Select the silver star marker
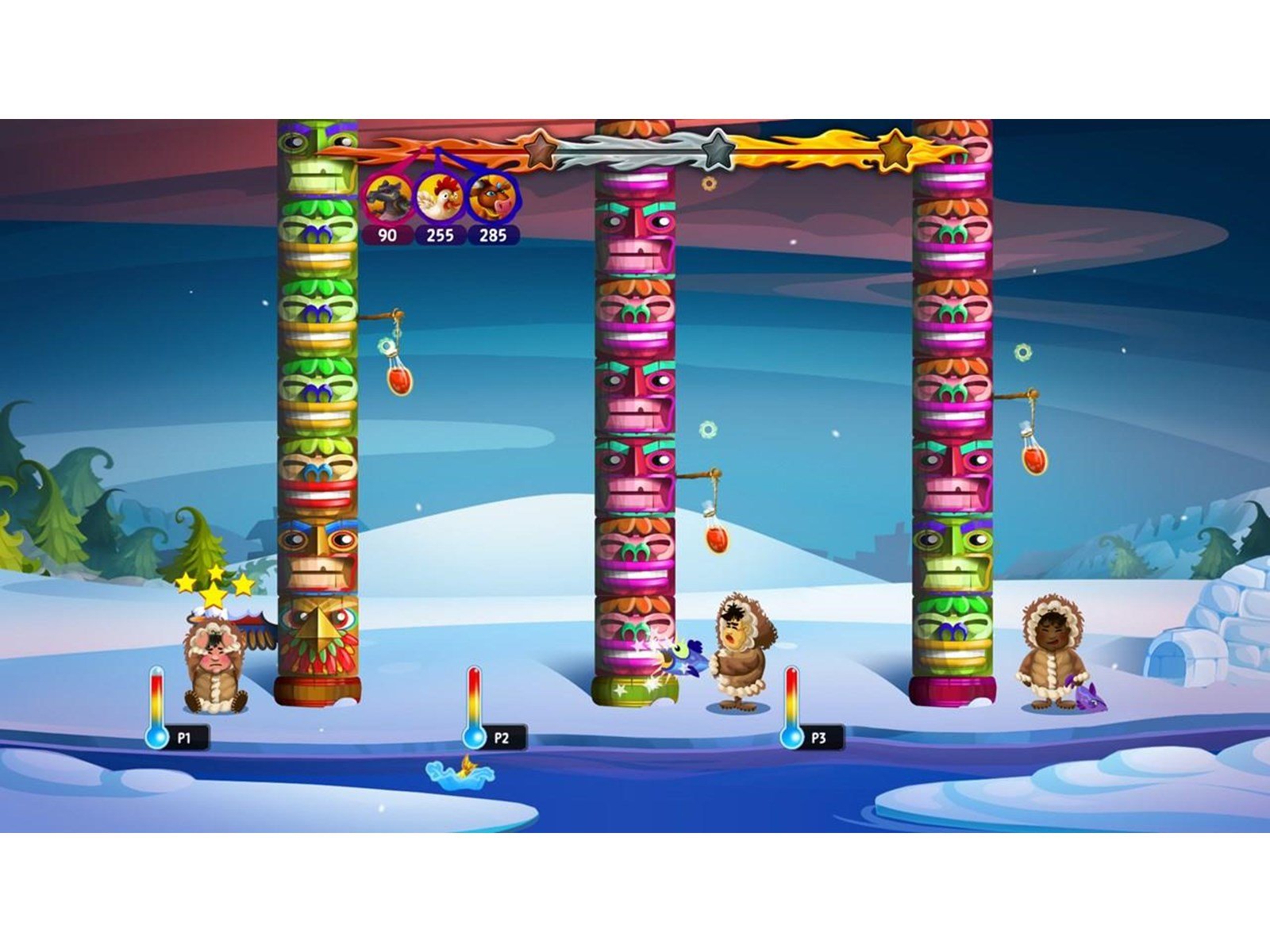1270x952 pixels. pos(718,150)
